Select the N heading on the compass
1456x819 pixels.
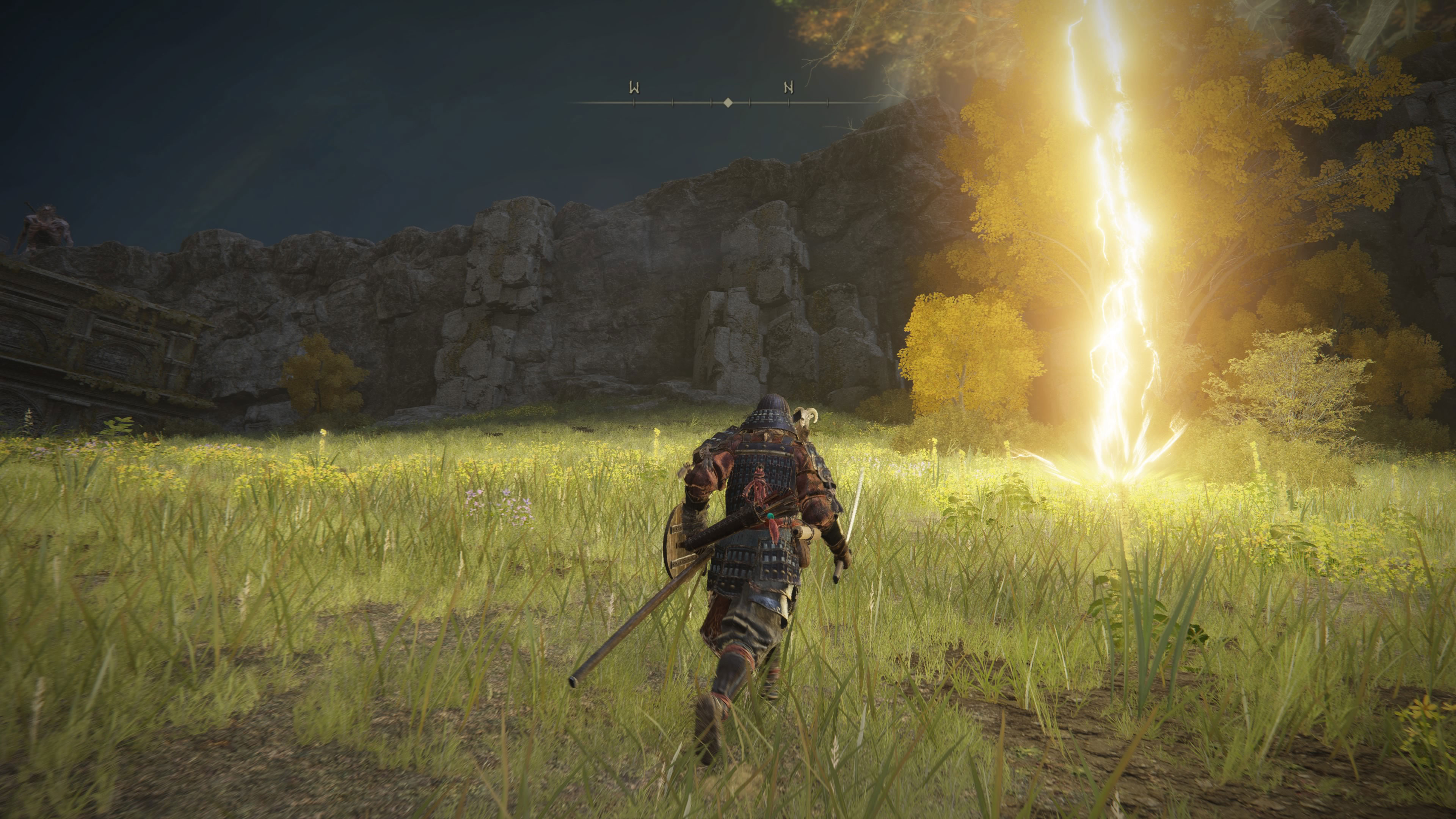(789, 88)
